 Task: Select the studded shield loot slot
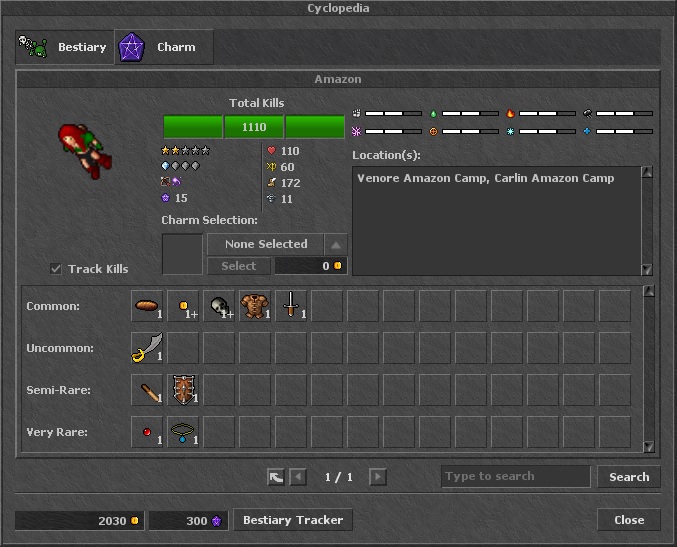pos(183,390)
